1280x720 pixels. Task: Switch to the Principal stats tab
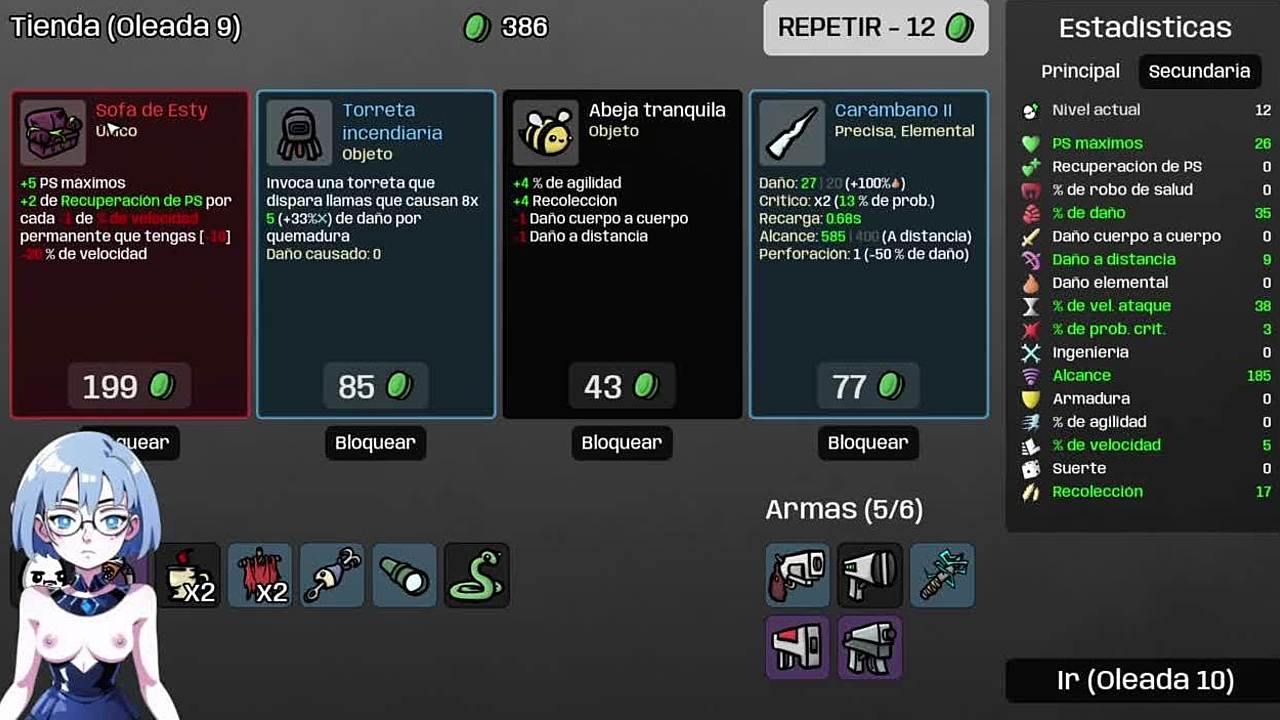(x=1080, y=71)
